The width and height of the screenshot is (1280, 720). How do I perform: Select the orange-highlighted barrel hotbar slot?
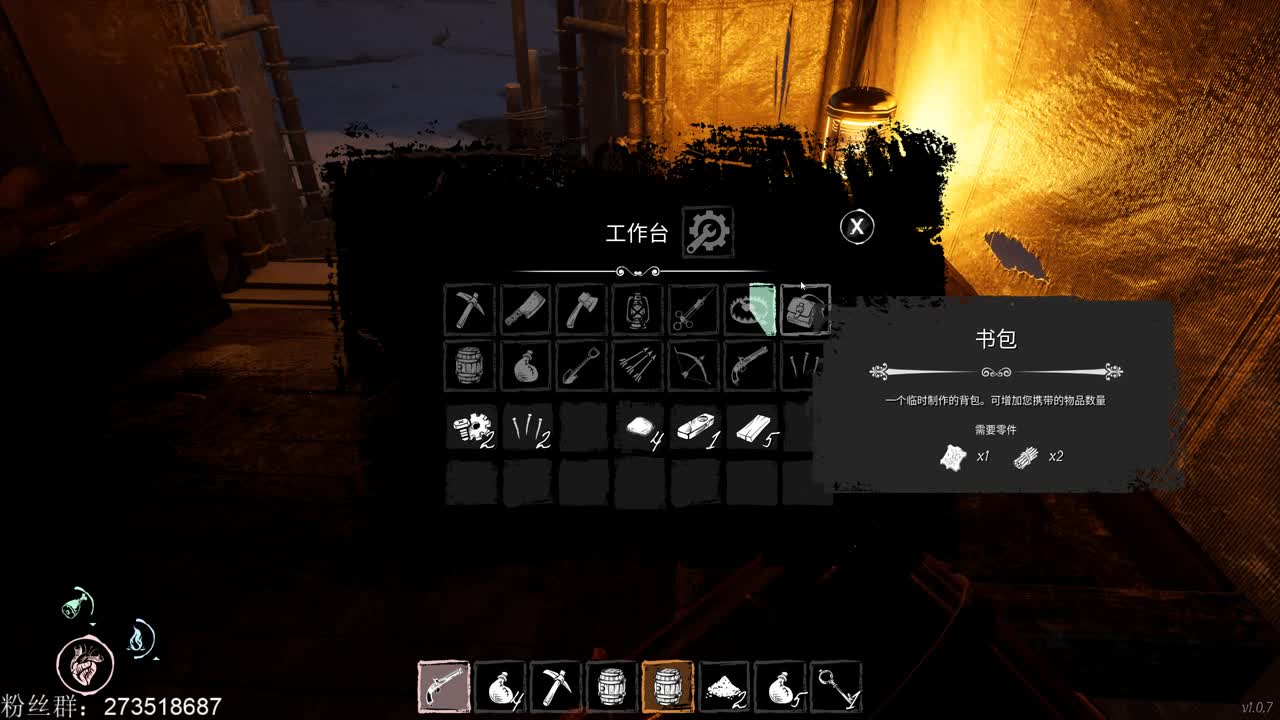[x=667, y=687]
